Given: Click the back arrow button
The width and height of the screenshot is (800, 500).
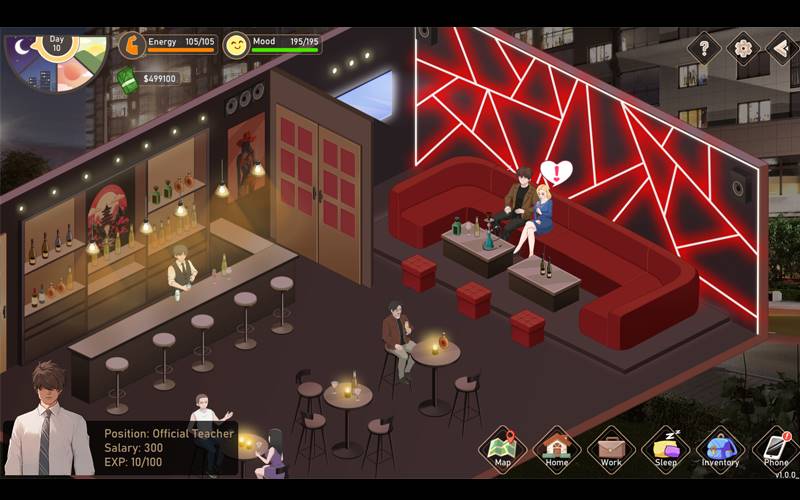Looking at the screenshot, I should pyautogui.click(x=782, y=47).
